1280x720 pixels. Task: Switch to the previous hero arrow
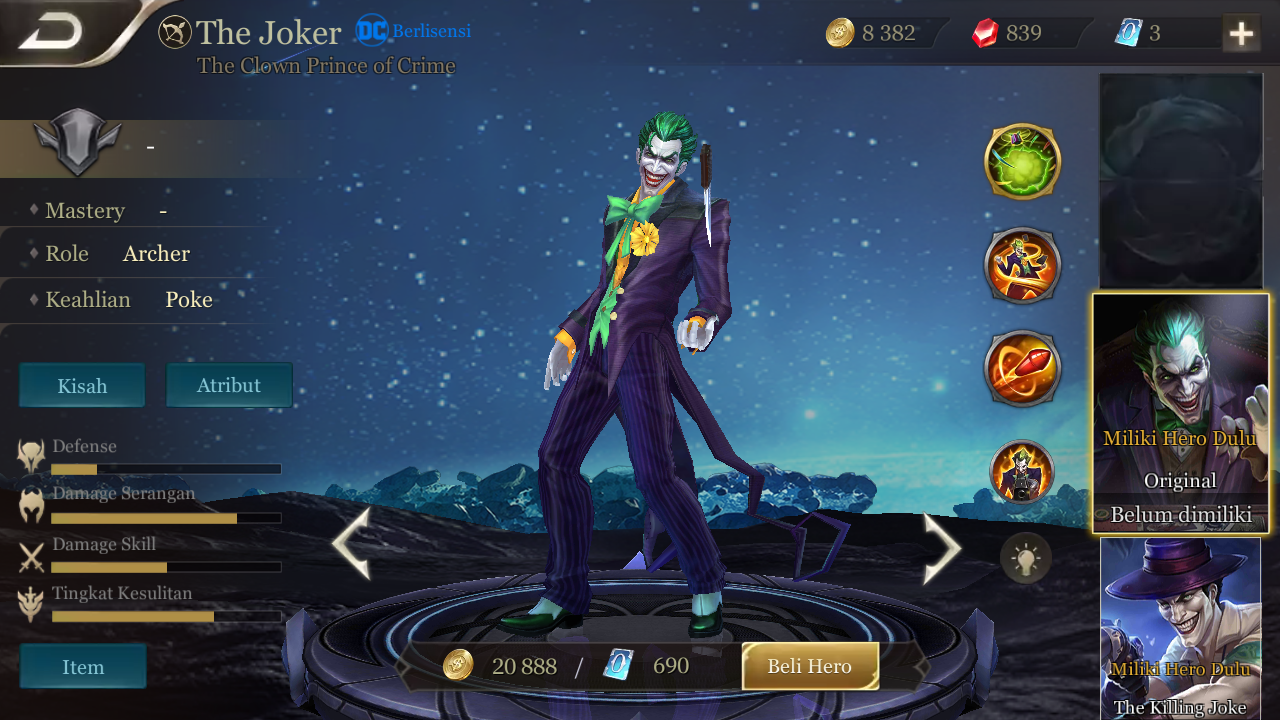point(352,544)
